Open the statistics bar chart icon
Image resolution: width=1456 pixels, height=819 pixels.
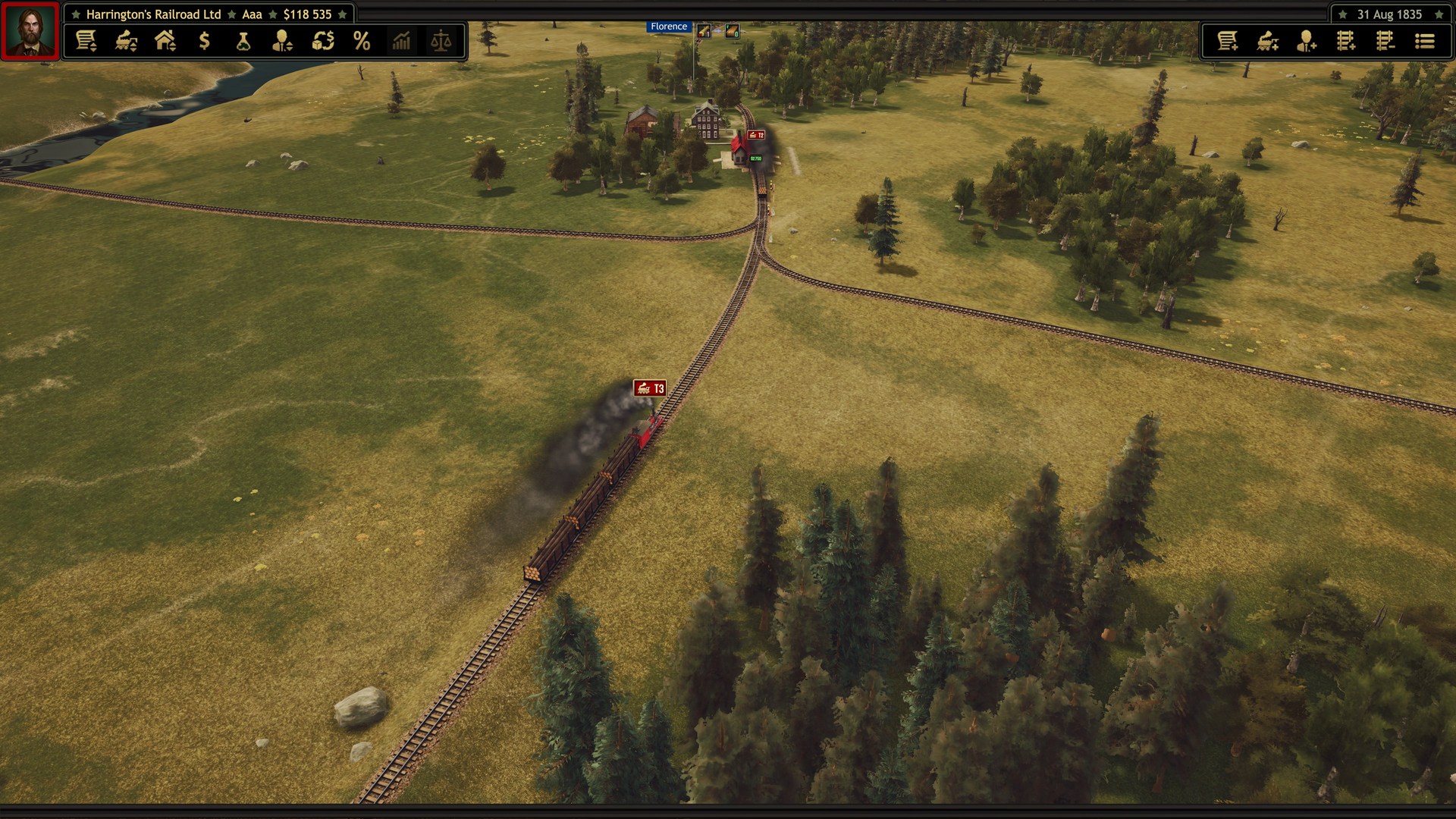401,41
